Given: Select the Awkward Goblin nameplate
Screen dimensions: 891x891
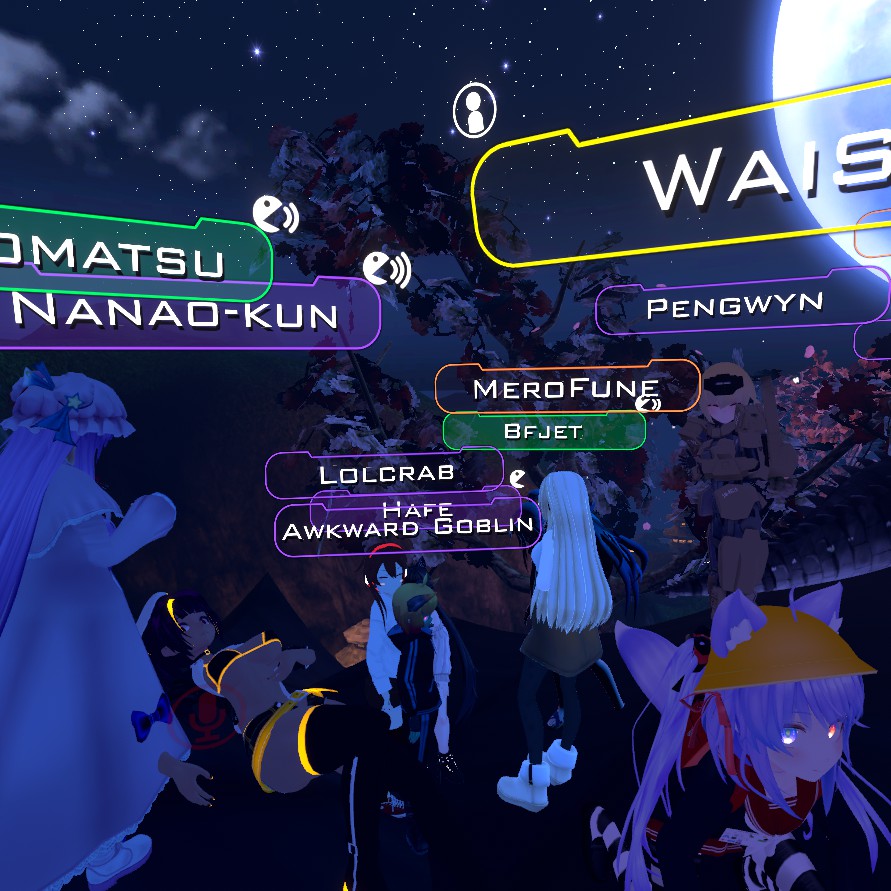Looking at the screenshot, I should tap(408, 530).
